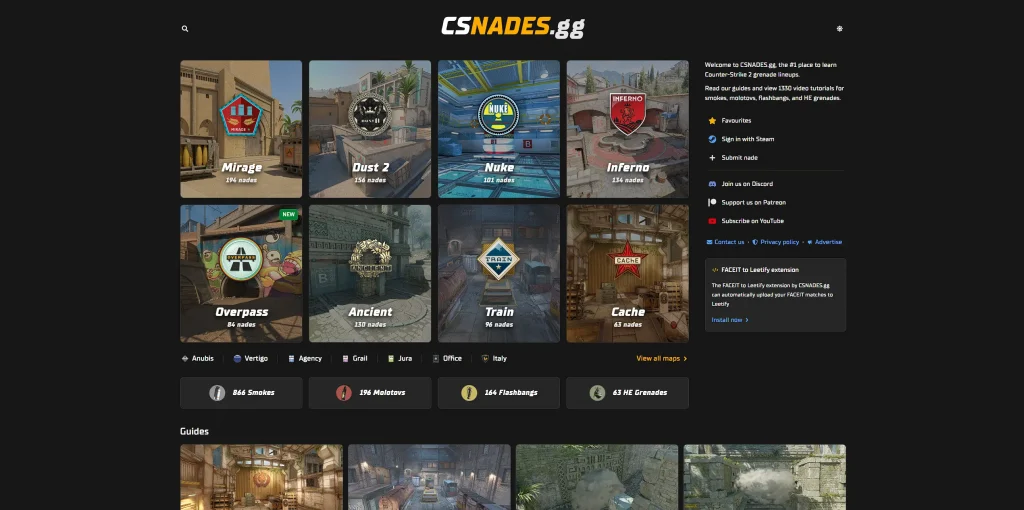
Task: Select the Overpass map tile
Action: (x=241, y=273)
